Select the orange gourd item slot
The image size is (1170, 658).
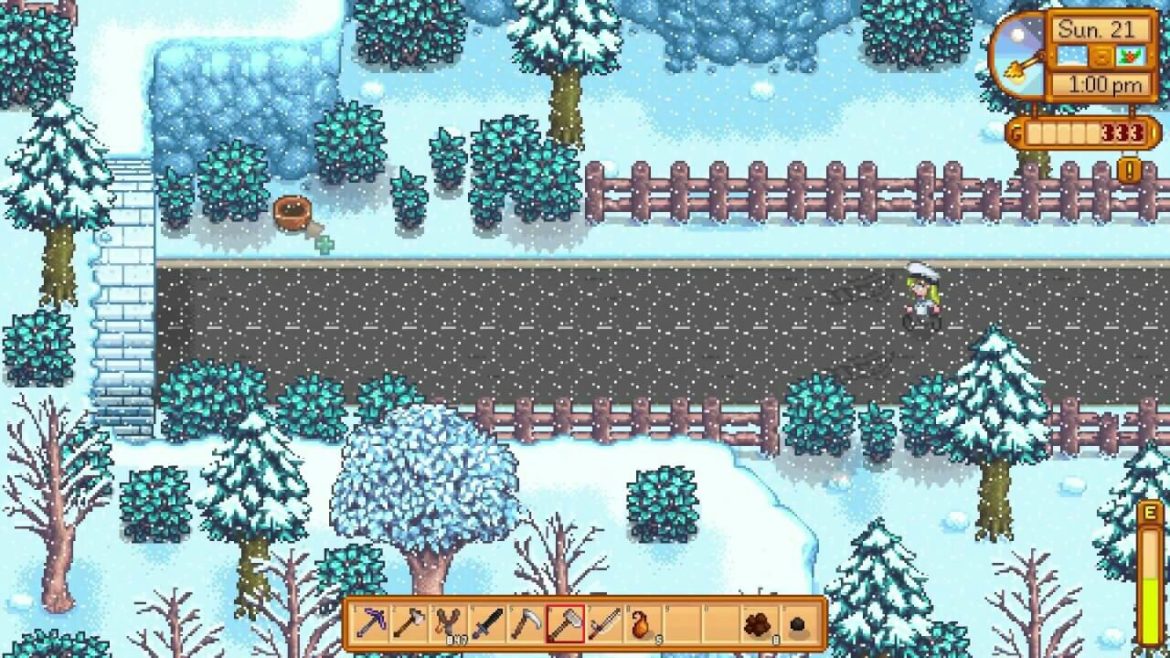pos(641,624)
